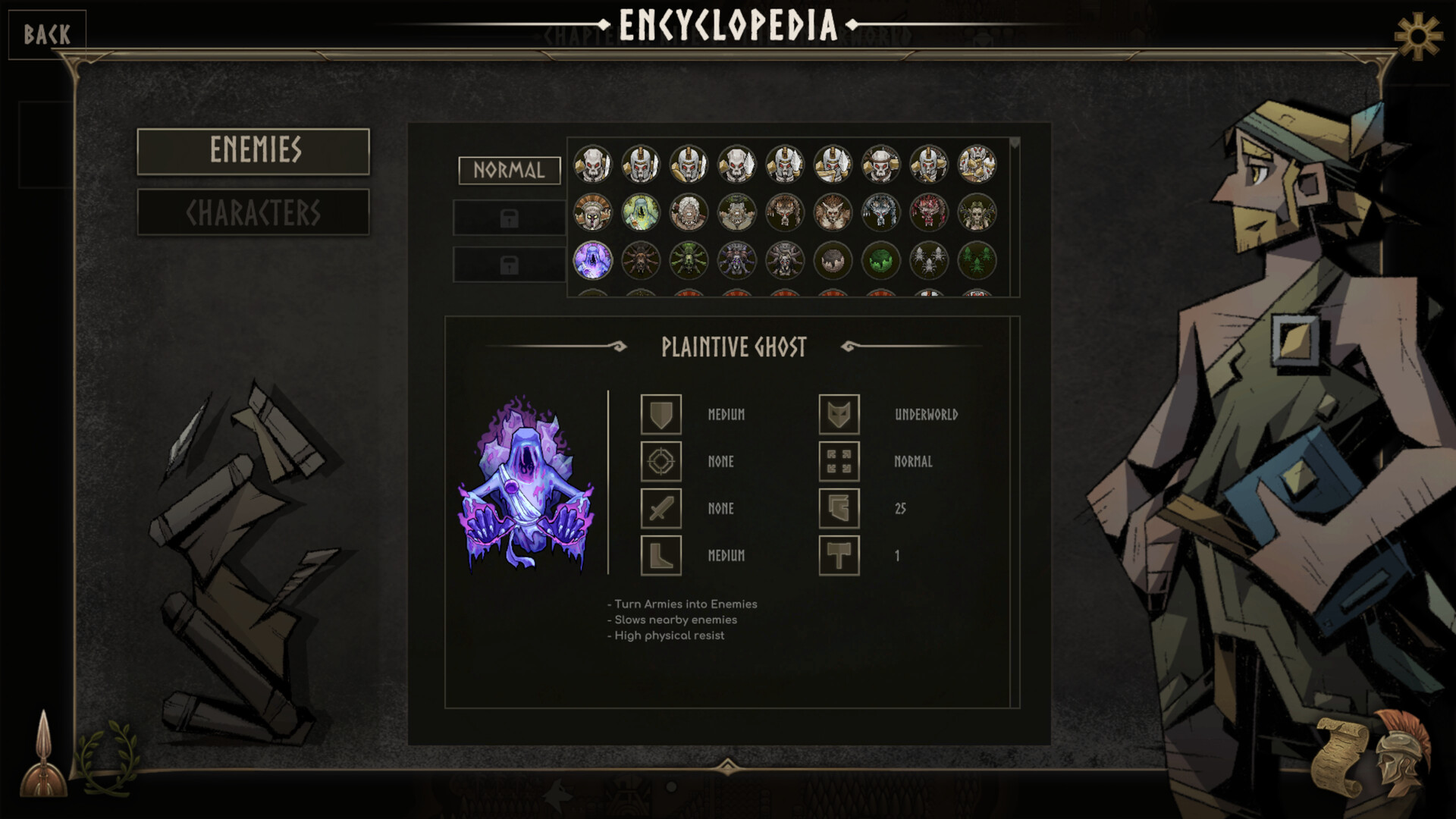Image resolution: width=1456 pixels, height=819 pixels.
Task: Select the Plaintive Ghost purple enemy portrait
Action: [591, 262]
